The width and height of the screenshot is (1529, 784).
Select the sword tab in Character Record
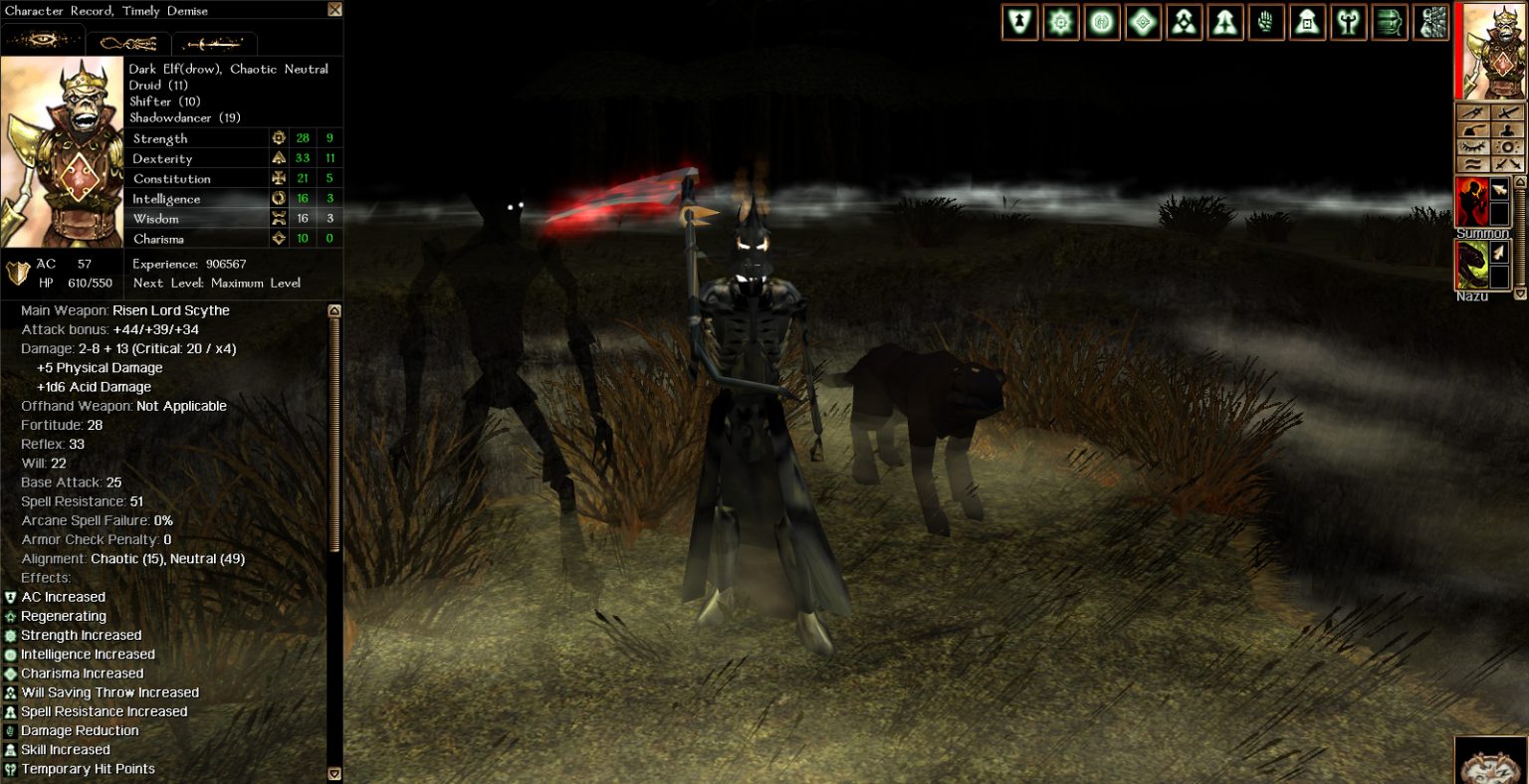click(x=214, y=44)
